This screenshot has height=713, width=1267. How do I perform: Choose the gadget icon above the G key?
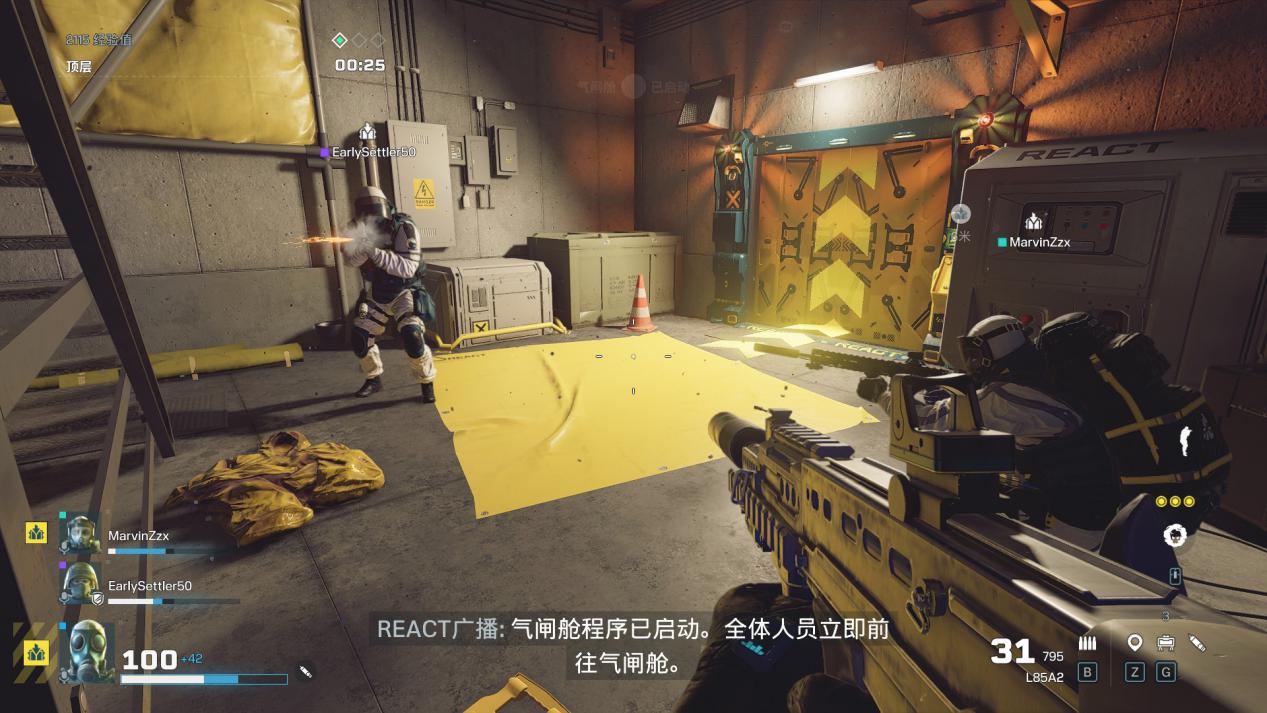click(x=1165, y=643)
